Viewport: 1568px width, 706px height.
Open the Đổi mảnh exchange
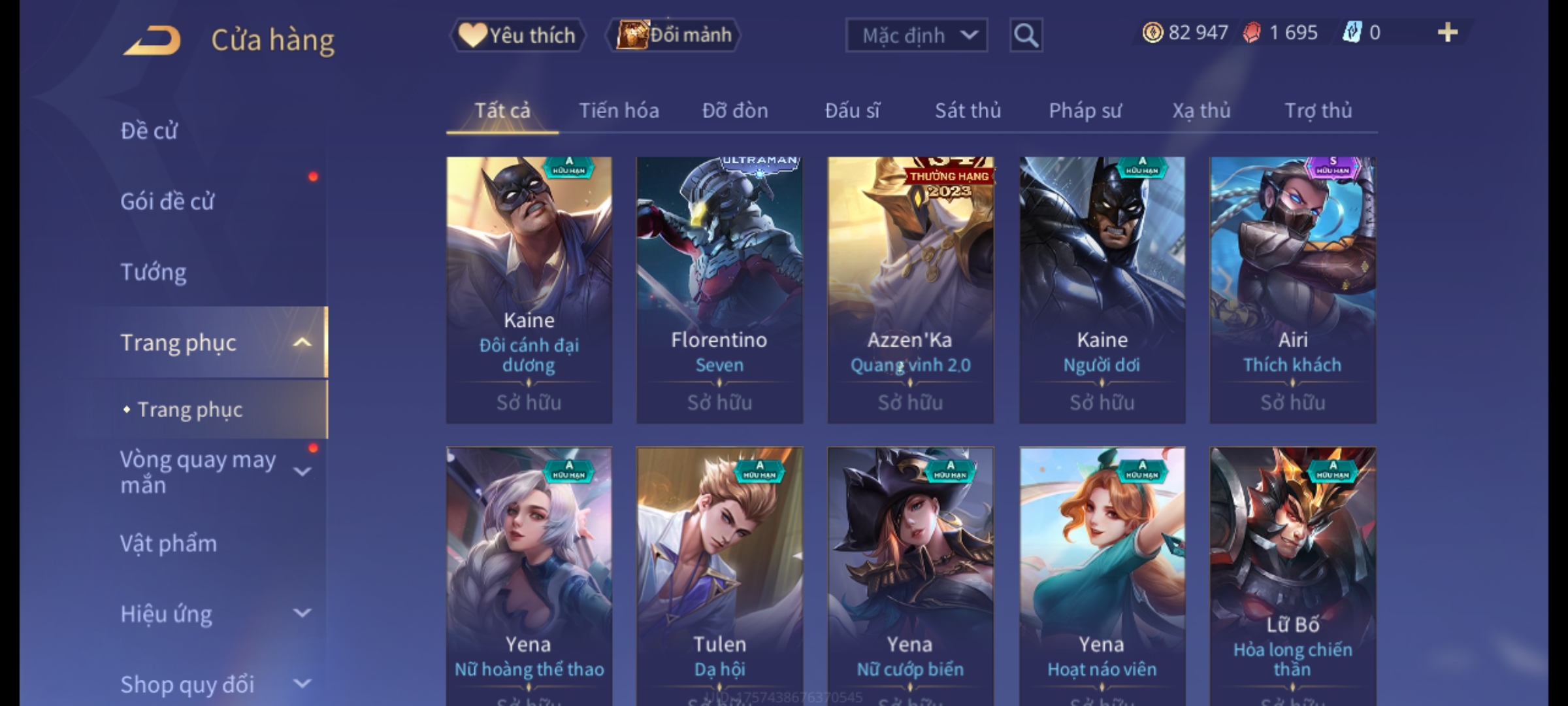[x=674, y=35]
